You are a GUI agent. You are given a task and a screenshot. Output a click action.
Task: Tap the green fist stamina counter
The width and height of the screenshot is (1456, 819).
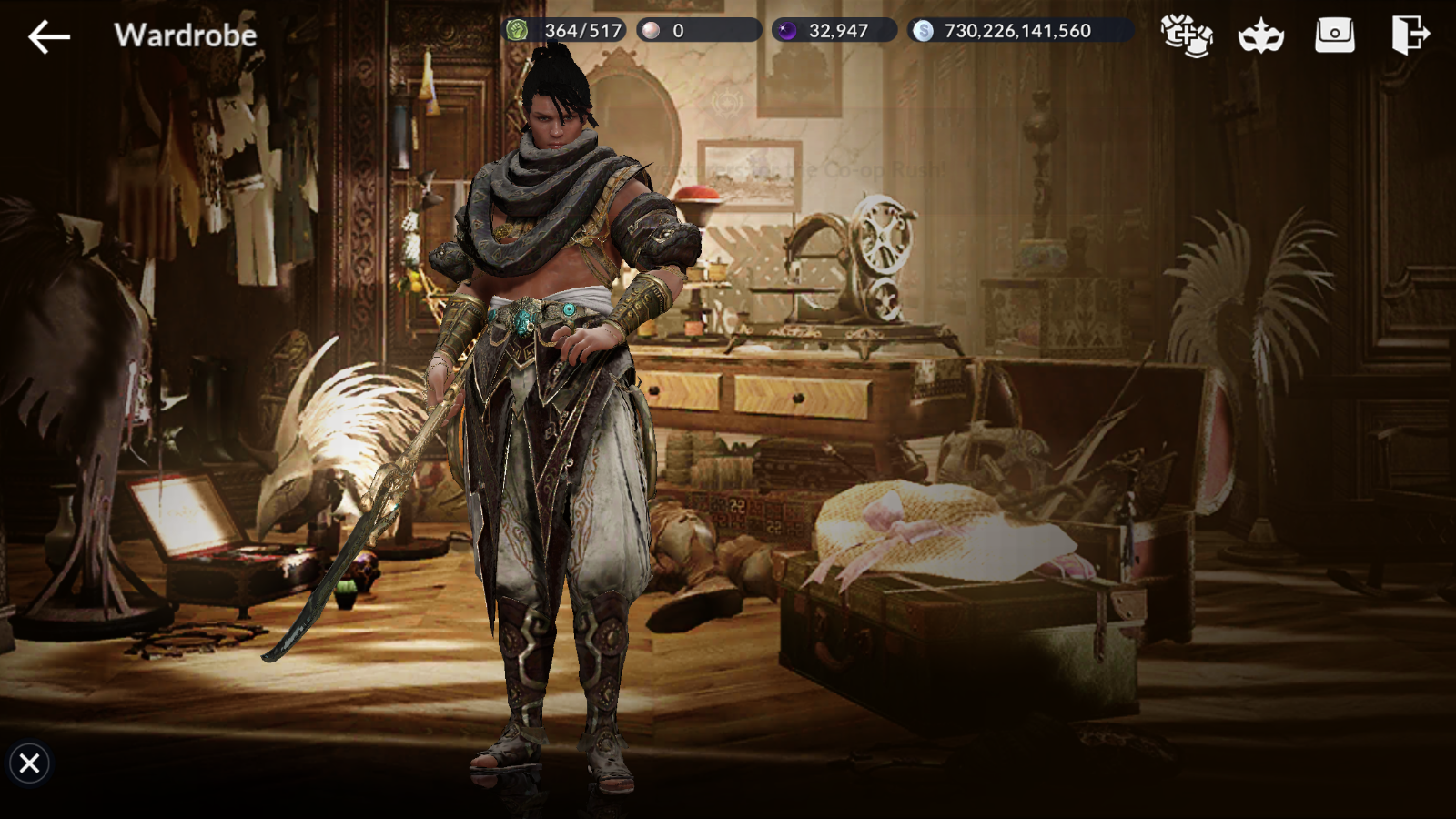(565, 31)
